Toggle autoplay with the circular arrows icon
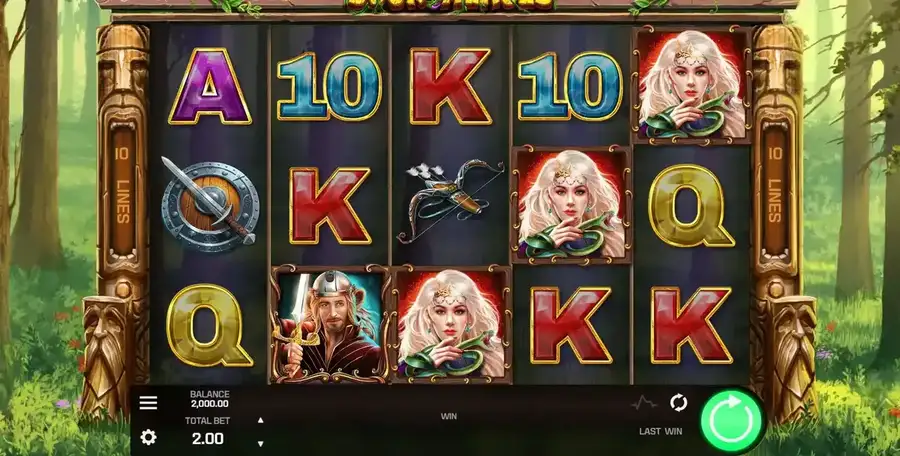This screenshot has width=900, height=456. (x=678, y=403)
